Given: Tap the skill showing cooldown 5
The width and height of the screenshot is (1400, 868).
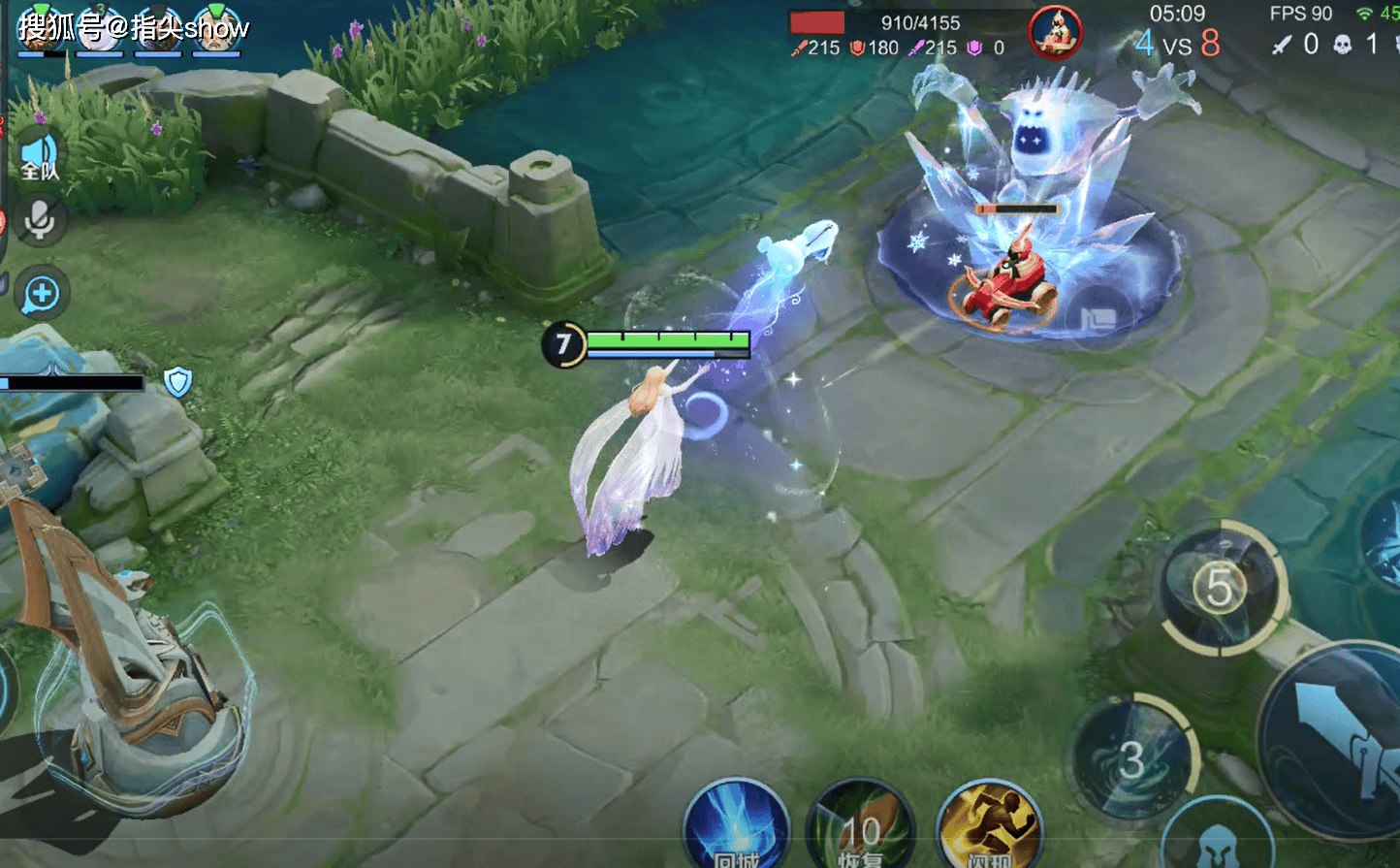Looking at the screenshot, I should [x=1219, y=588].
